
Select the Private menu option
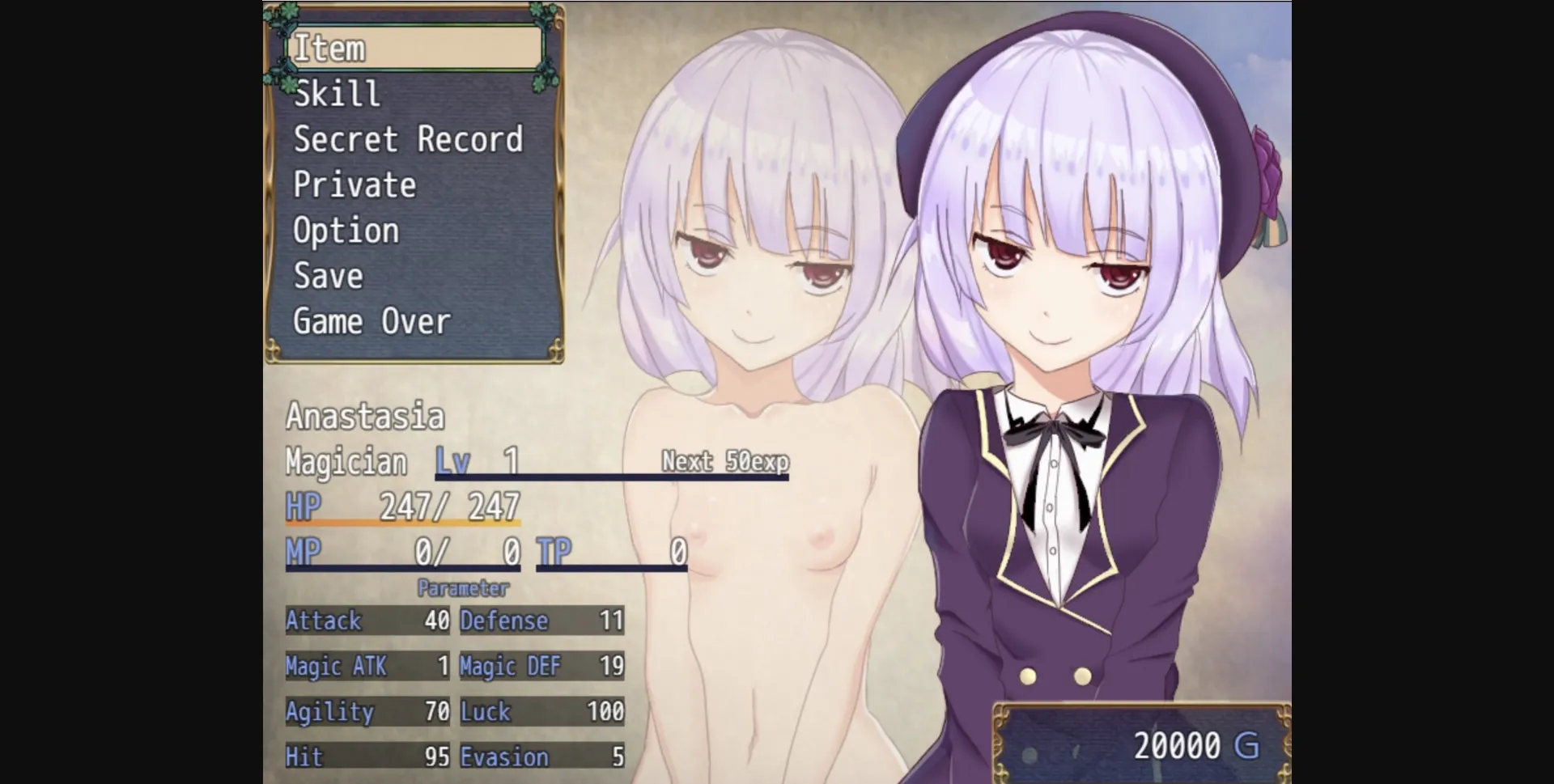coord(355,184)
